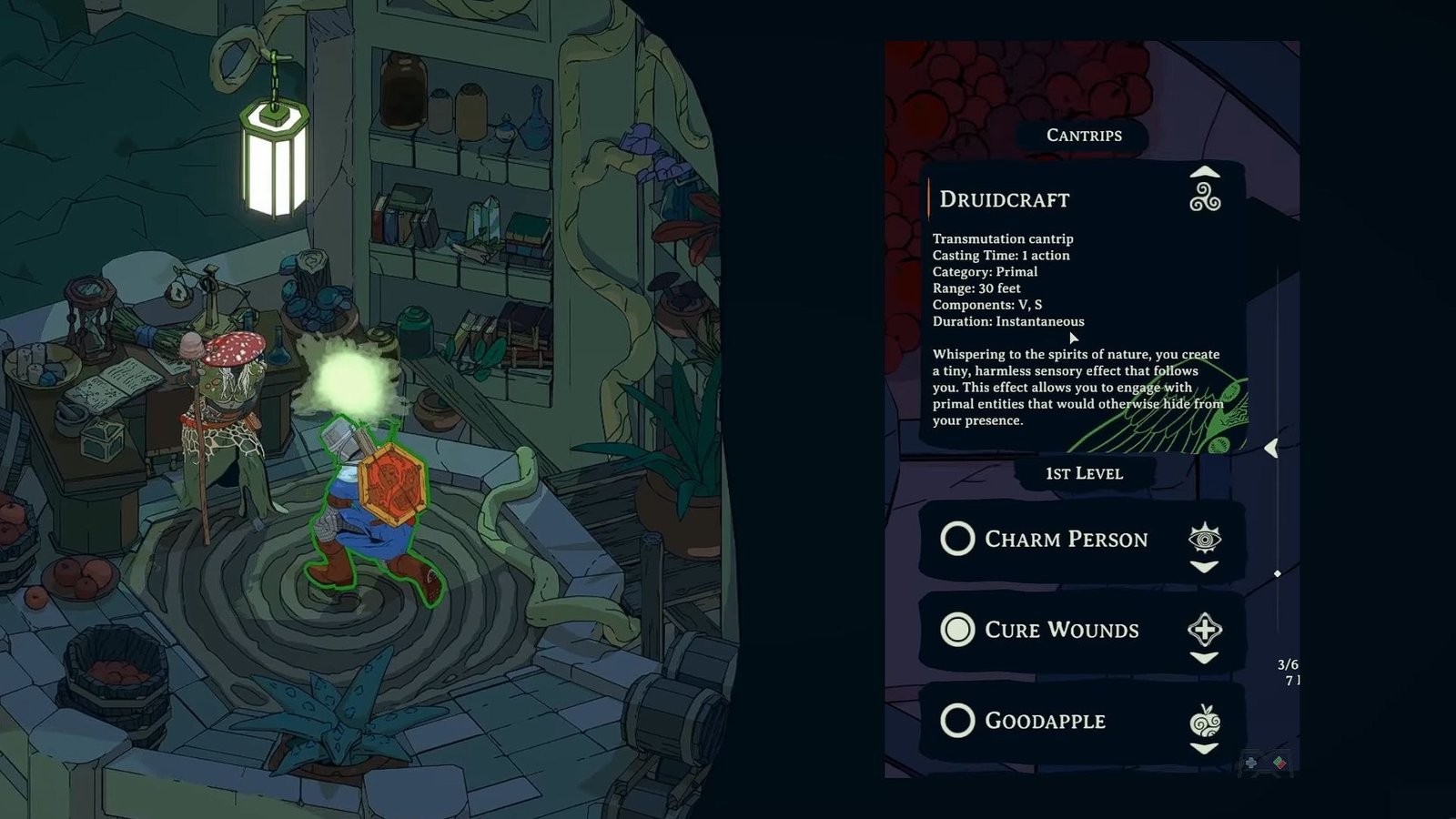The image size is (1456, 819).
Task: Click the Goodapple spell name
Action: tap(1045, 721)
